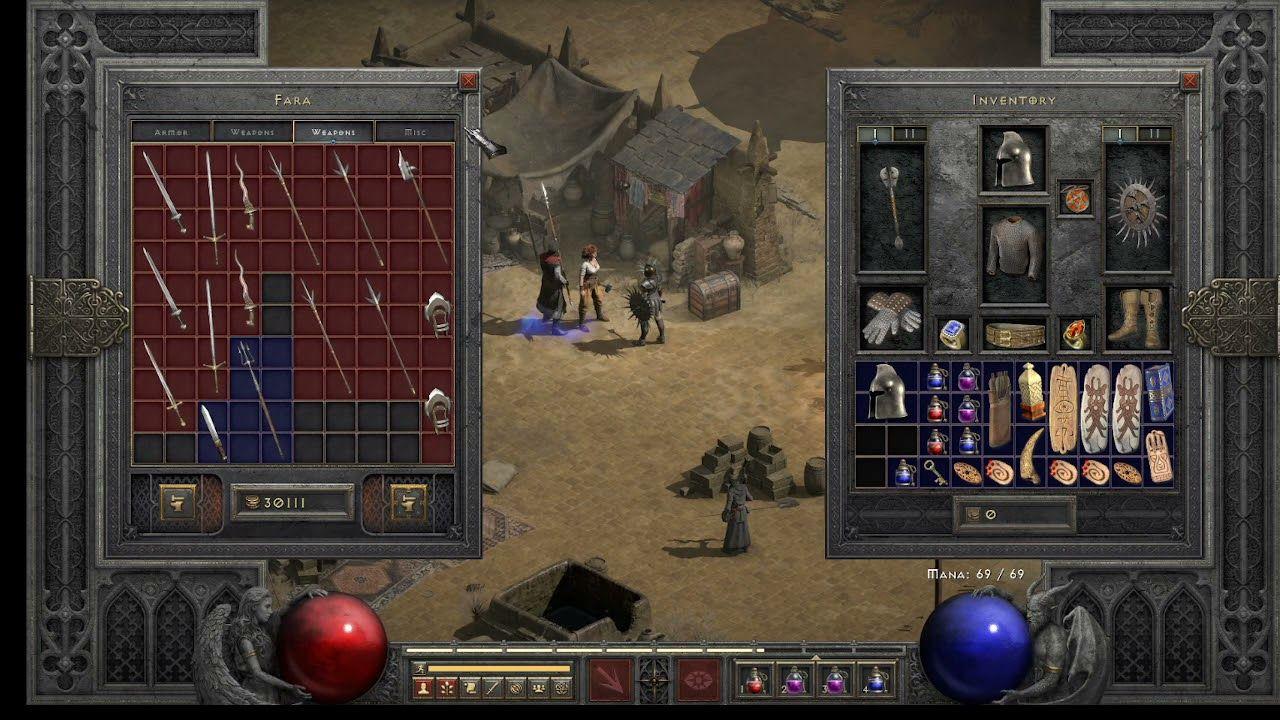This screenshot has height=720, width=1280.
Task: Choose the equipped leather boots
Action: 1137,318
